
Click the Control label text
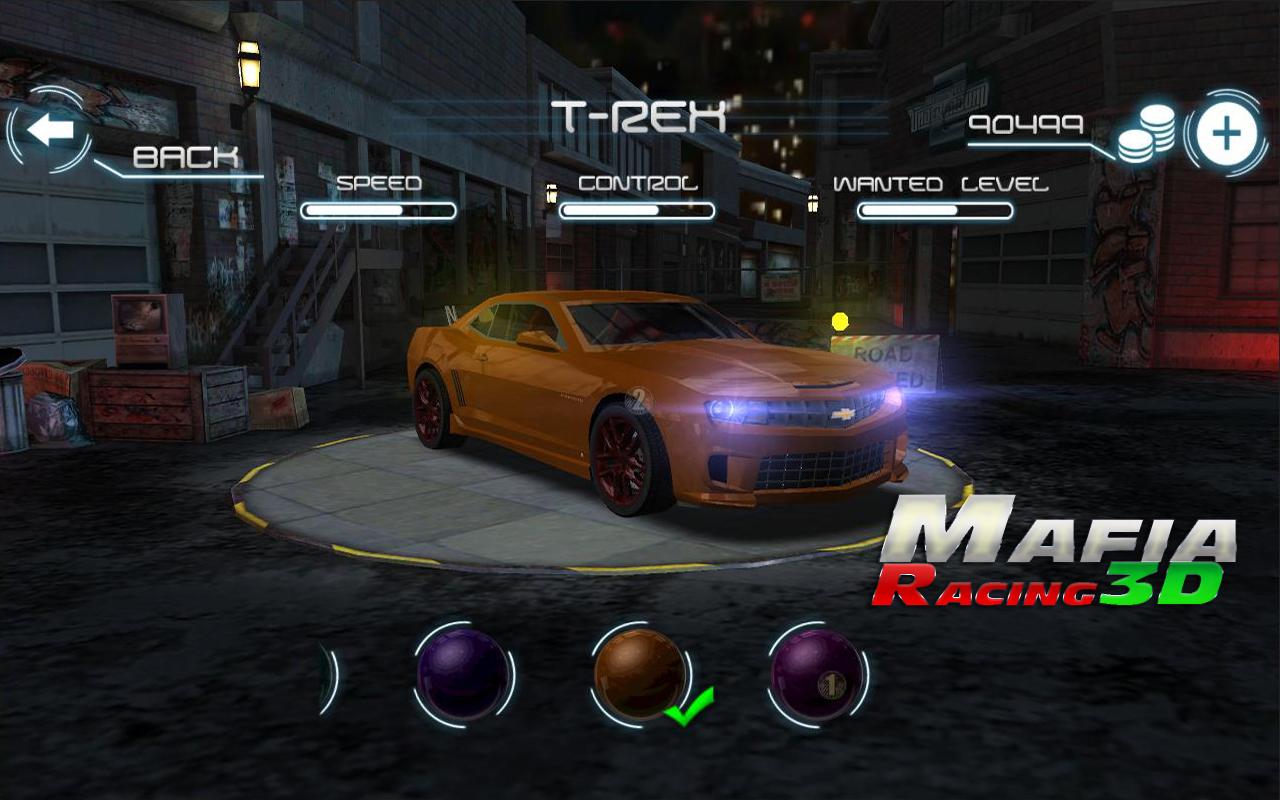pyautogui.click(x=636, y=184)
